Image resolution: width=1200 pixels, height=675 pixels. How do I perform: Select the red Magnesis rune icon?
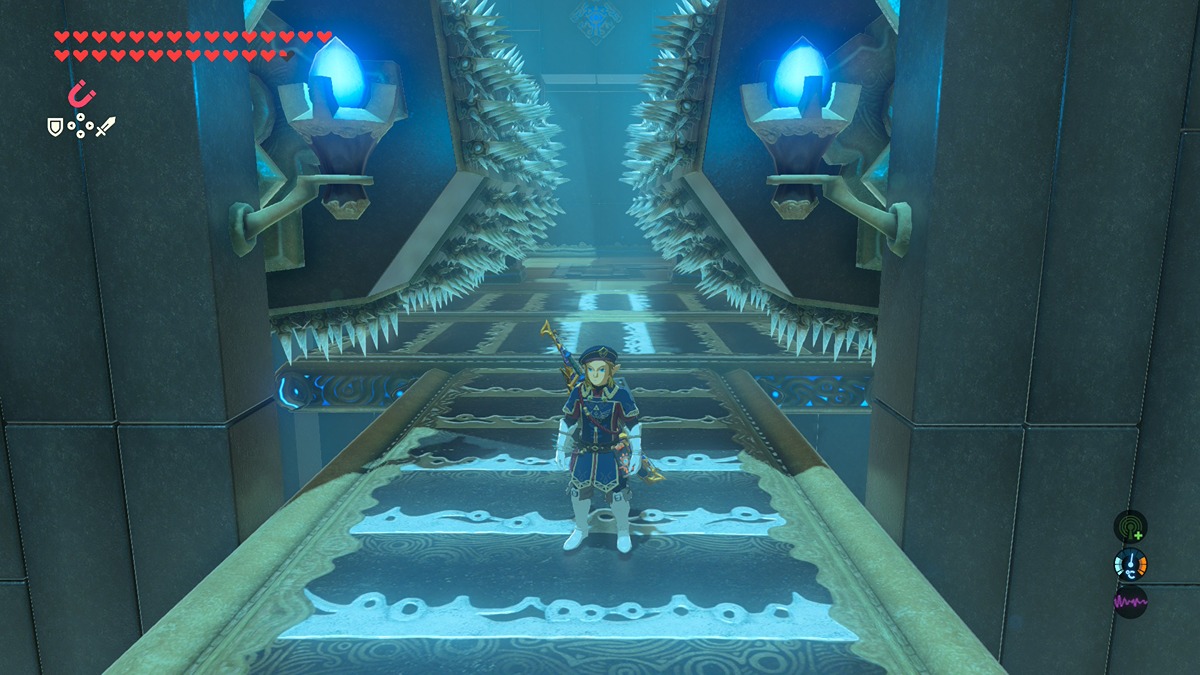click(81, 95)
